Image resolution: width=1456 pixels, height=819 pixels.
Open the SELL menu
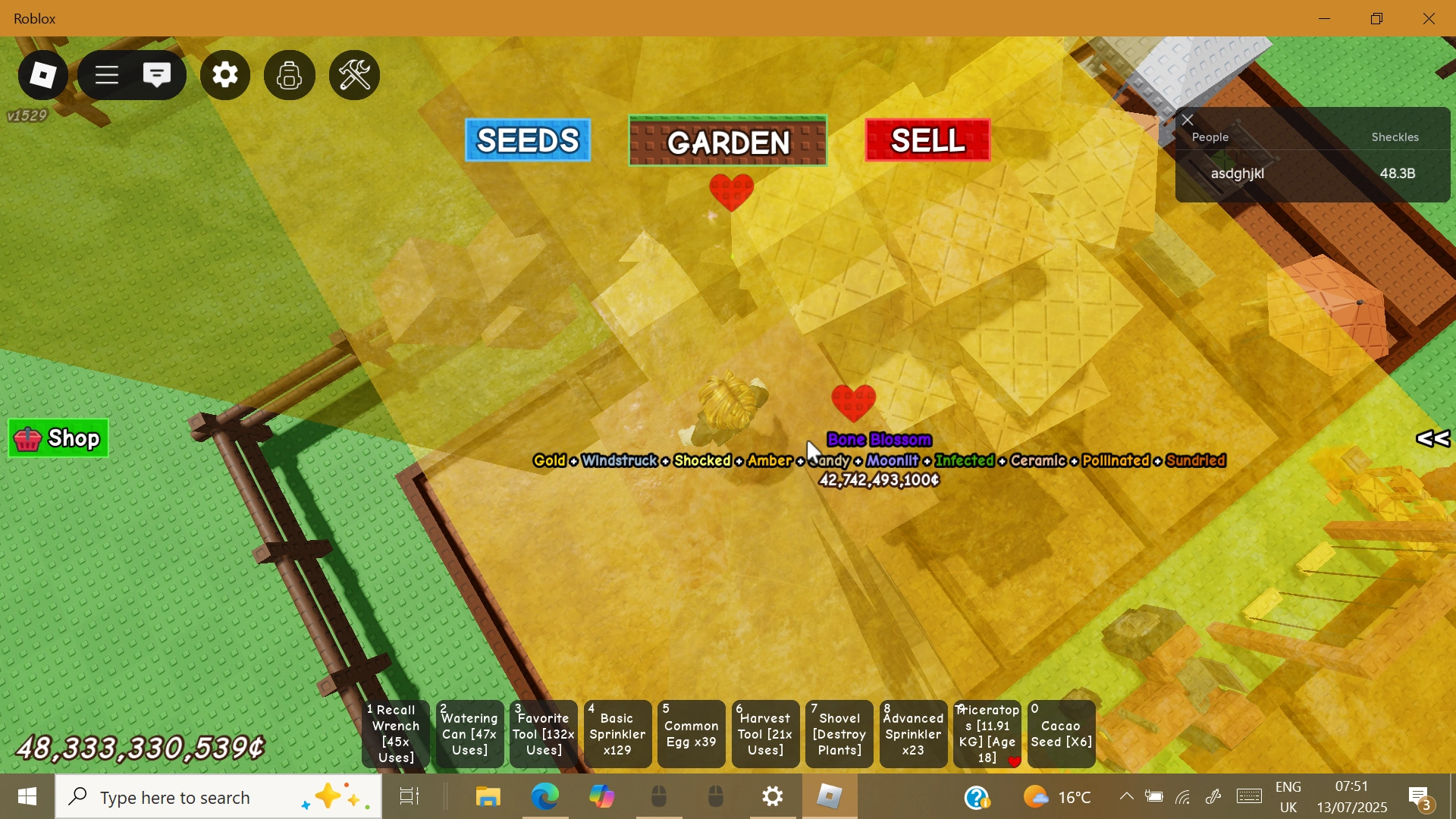[927, 140]
